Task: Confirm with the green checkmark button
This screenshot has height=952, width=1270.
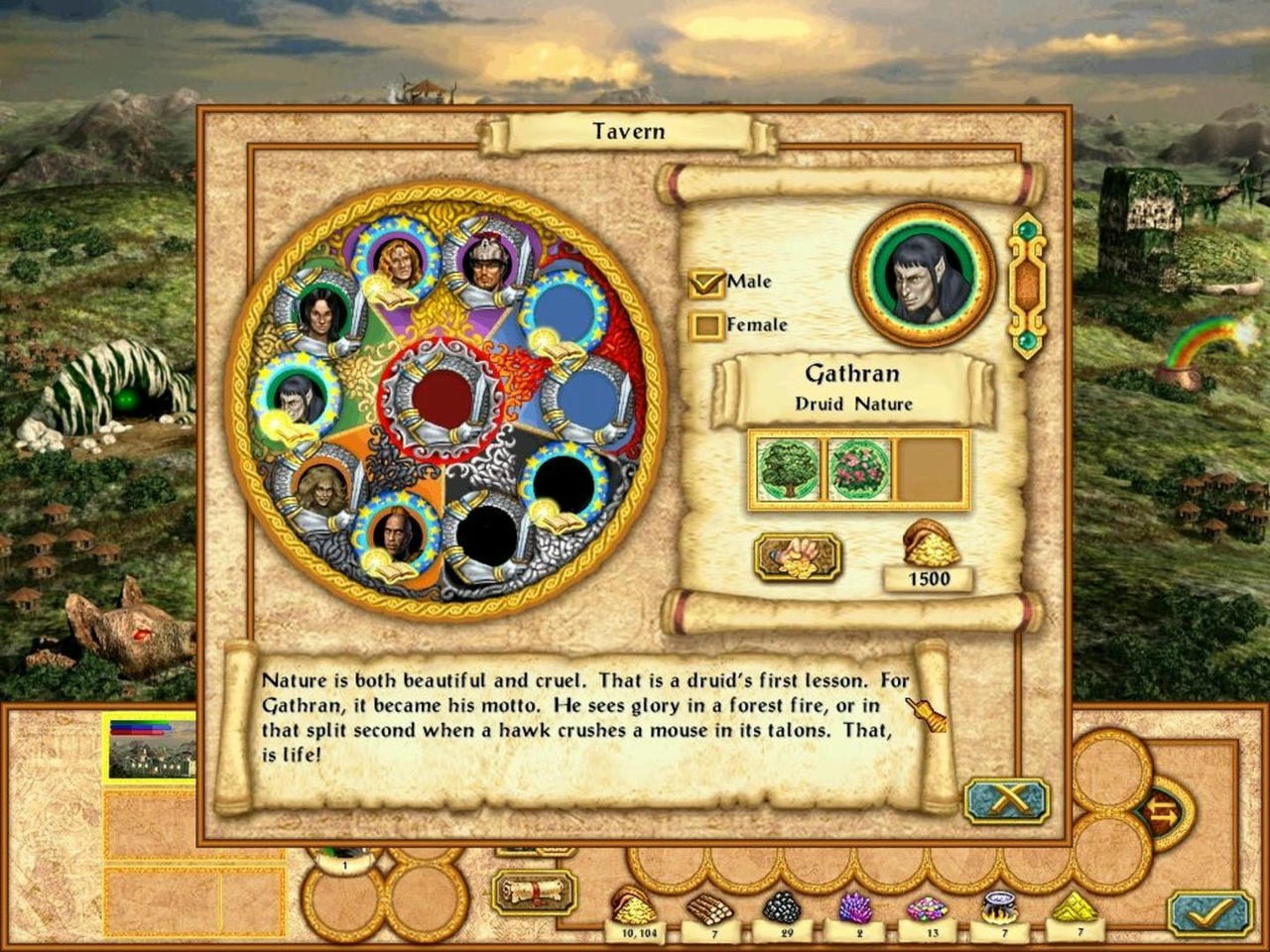Action: pyautogui.click(x=1208, y=911)
